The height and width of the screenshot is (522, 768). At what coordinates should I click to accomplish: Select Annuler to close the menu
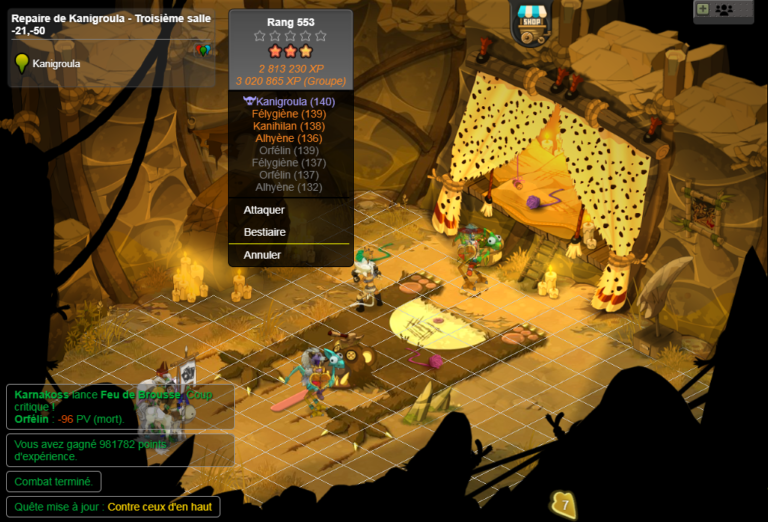263,255
